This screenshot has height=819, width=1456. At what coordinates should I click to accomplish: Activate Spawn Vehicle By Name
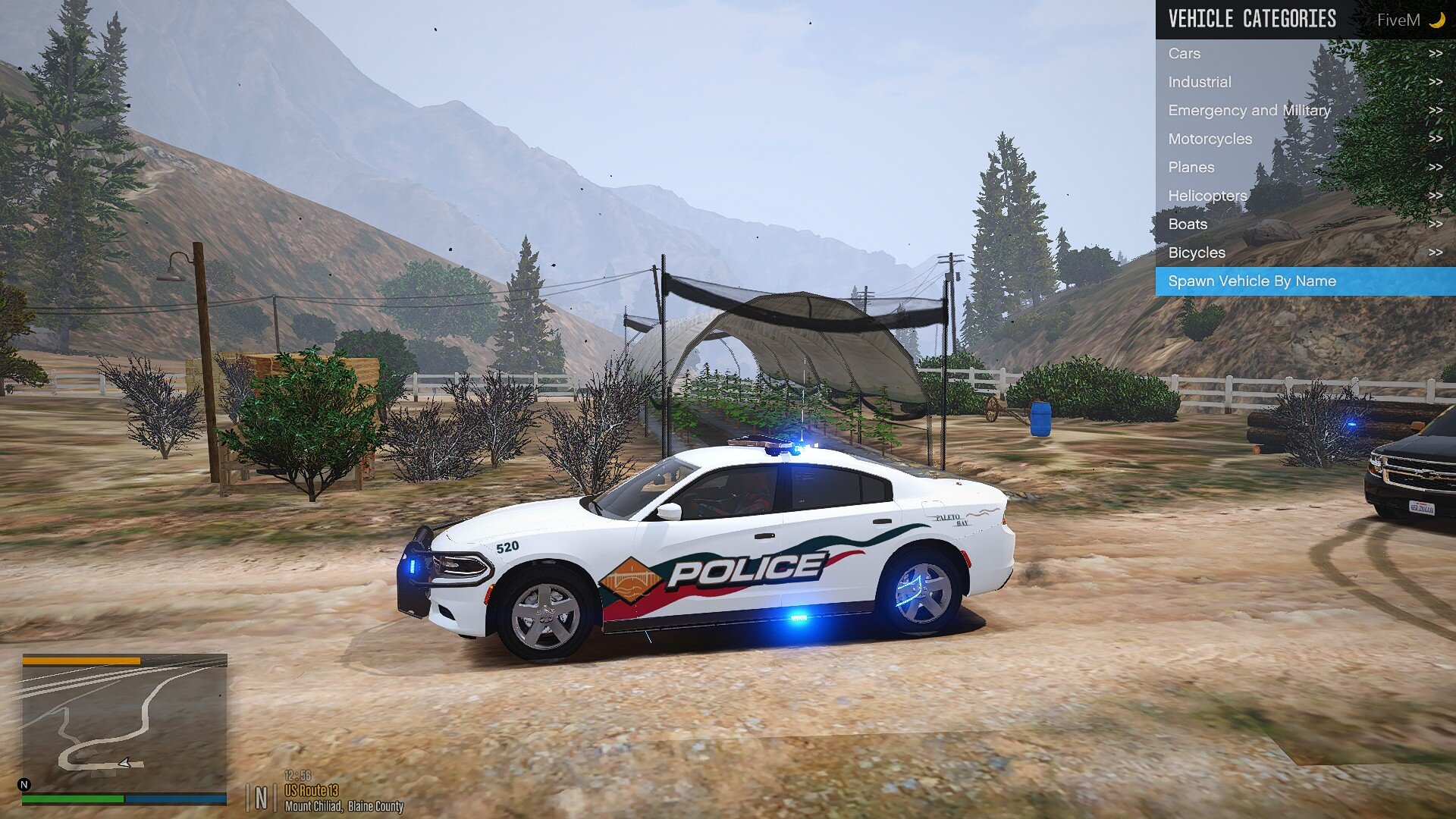coord(1304,281)
